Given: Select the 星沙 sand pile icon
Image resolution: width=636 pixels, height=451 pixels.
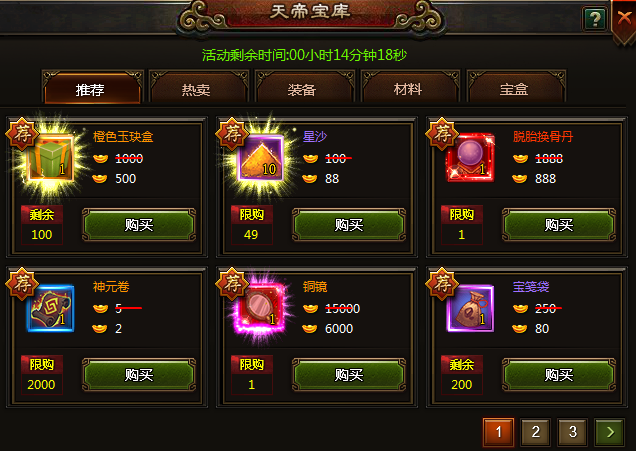Looking at the screenshot, I should point(259,159).
